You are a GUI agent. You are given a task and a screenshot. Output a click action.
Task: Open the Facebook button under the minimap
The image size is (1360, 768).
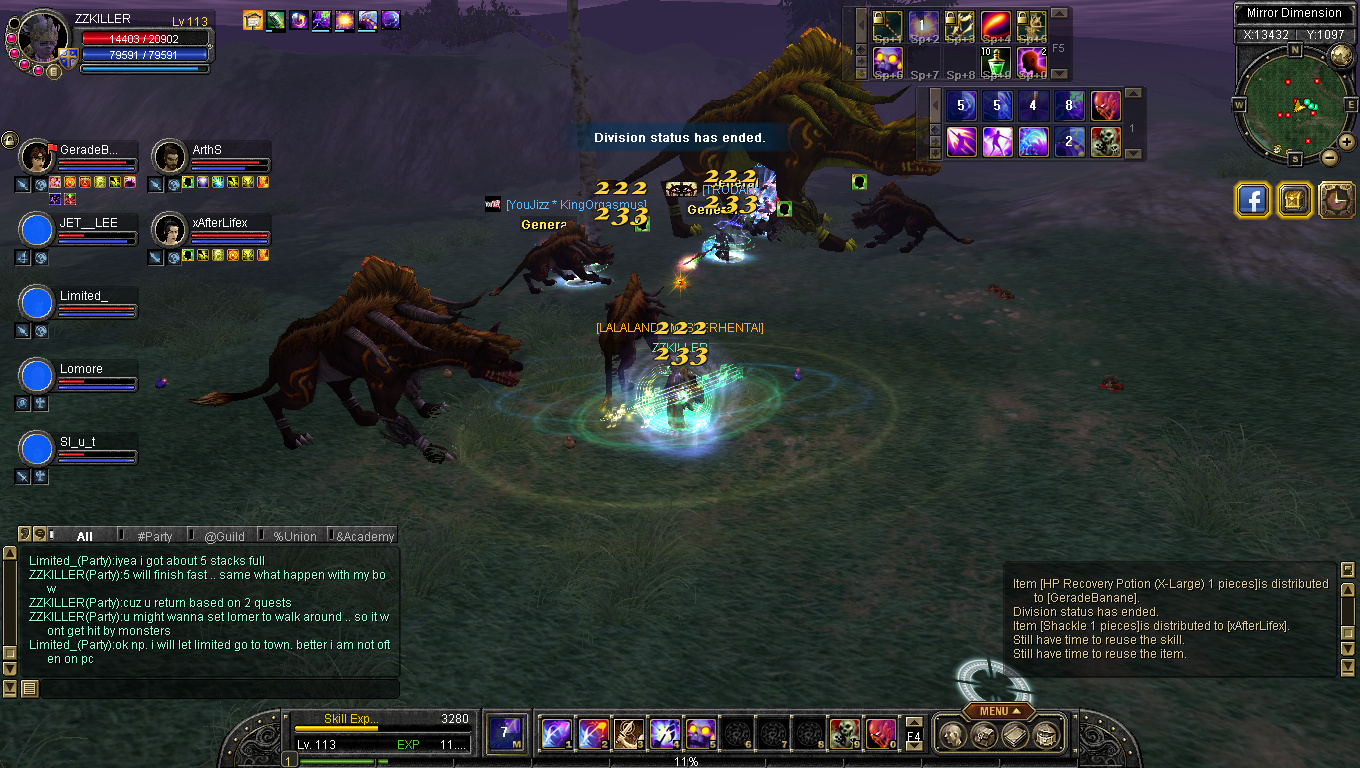pos(1252,200)
